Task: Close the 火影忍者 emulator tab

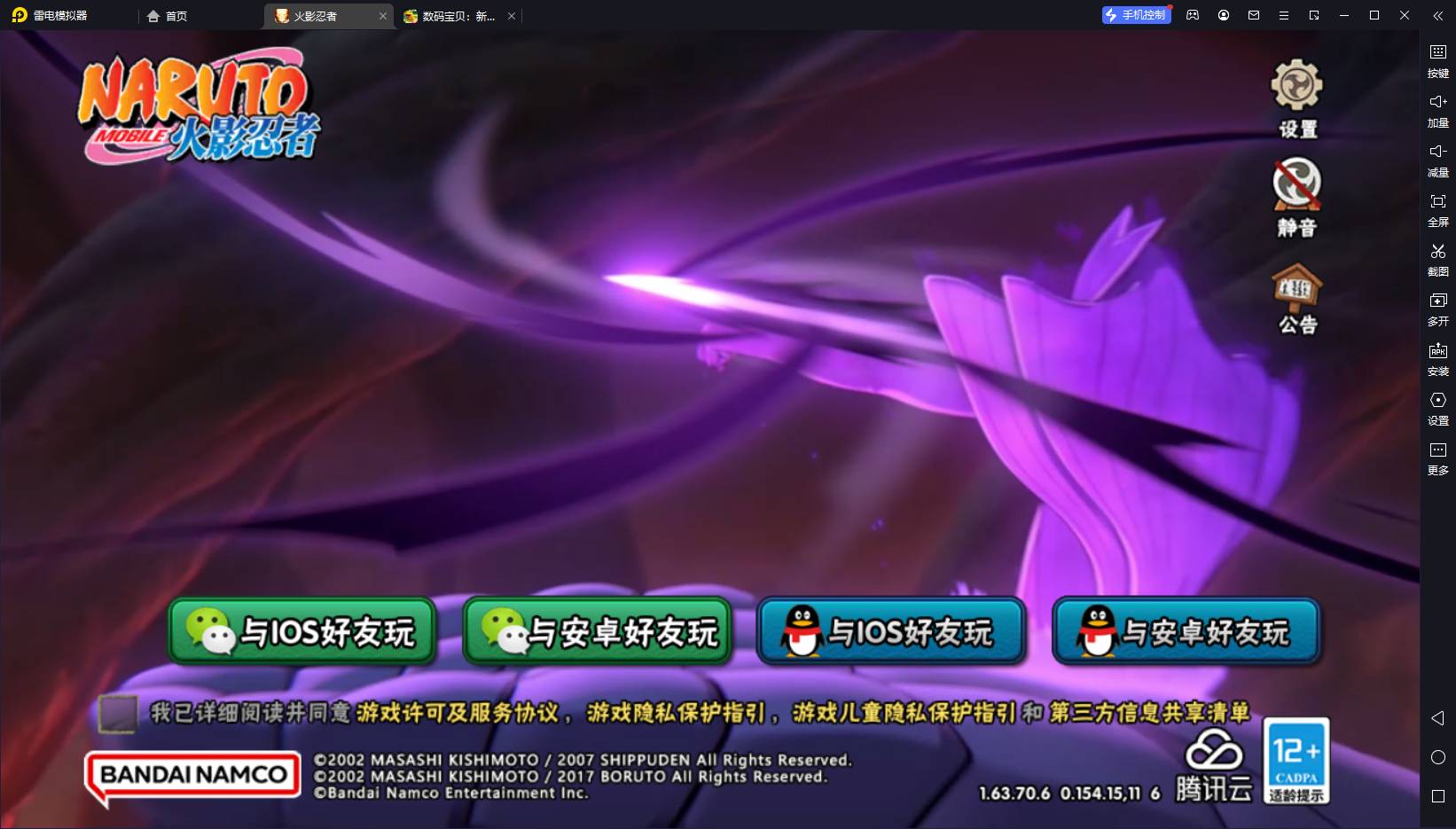Action: point(383,16)
